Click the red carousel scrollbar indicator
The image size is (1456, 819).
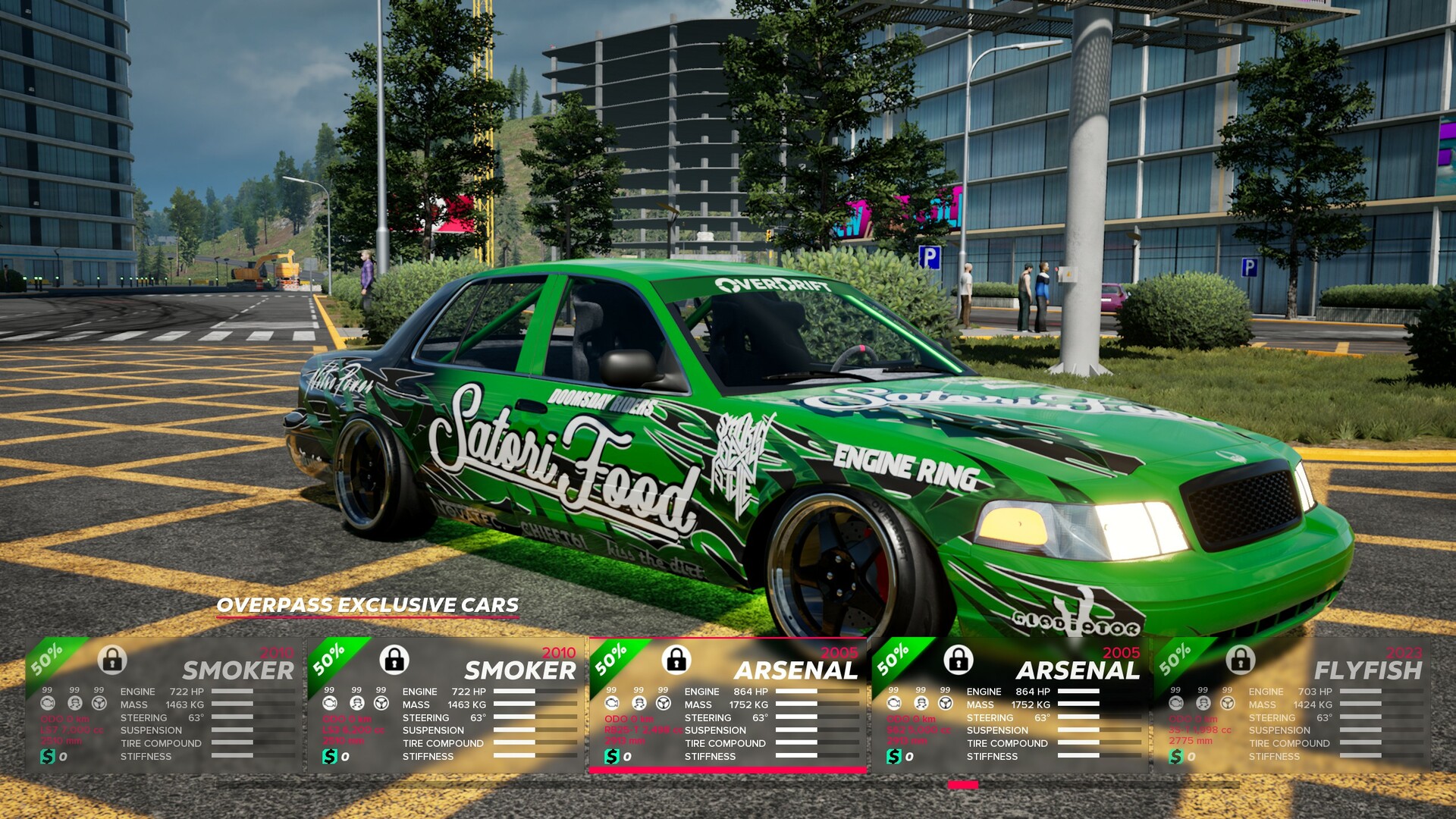point(963,786)
